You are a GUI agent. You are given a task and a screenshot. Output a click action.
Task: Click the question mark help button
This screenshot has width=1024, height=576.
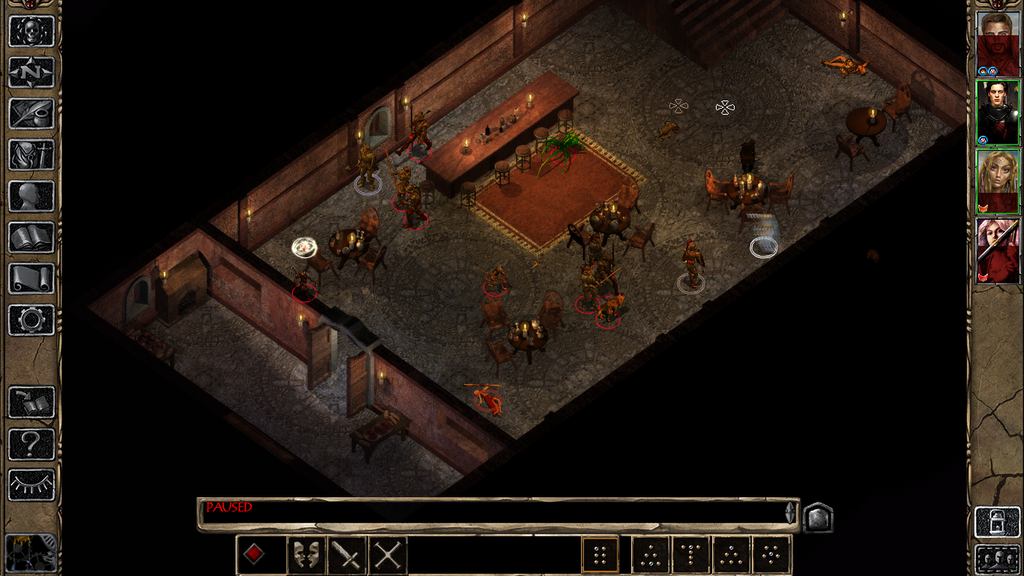pos(31,443)
